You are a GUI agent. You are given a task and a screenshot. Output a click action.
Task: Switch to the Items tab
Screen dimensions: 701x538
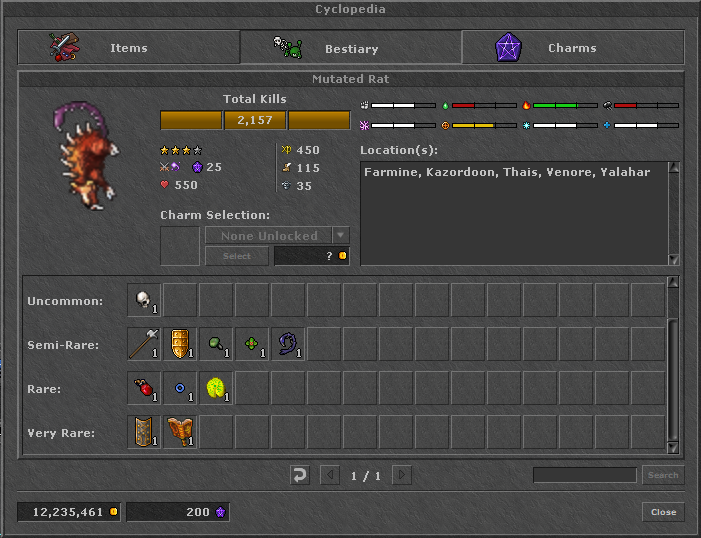point(128,47)
